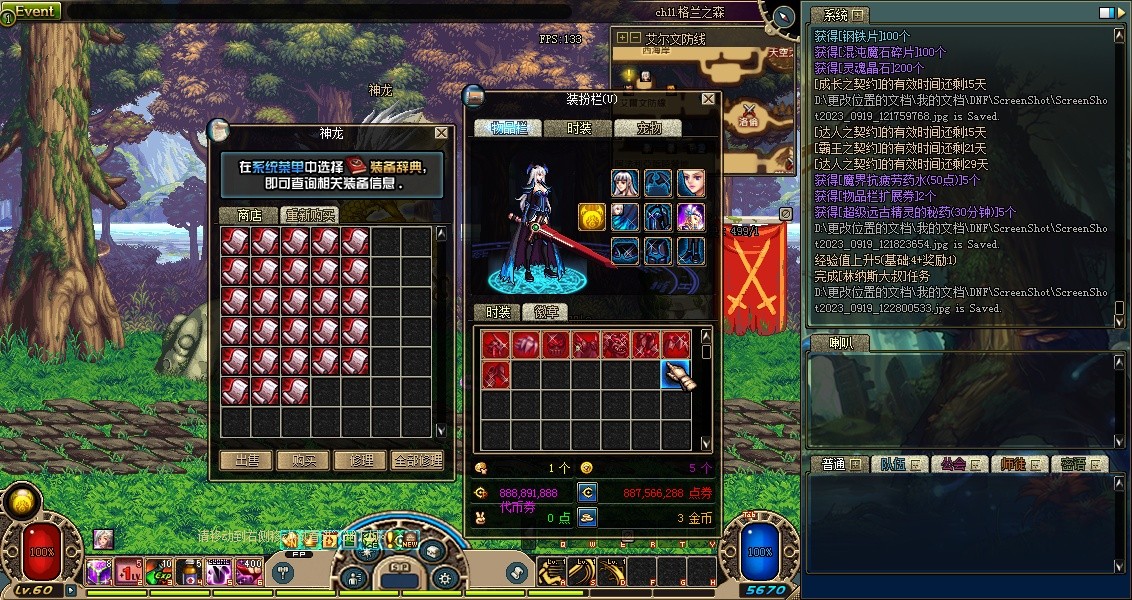1132x600 pixels.
Task: Click the 系统 system log tab
Action: click(839, 15)
